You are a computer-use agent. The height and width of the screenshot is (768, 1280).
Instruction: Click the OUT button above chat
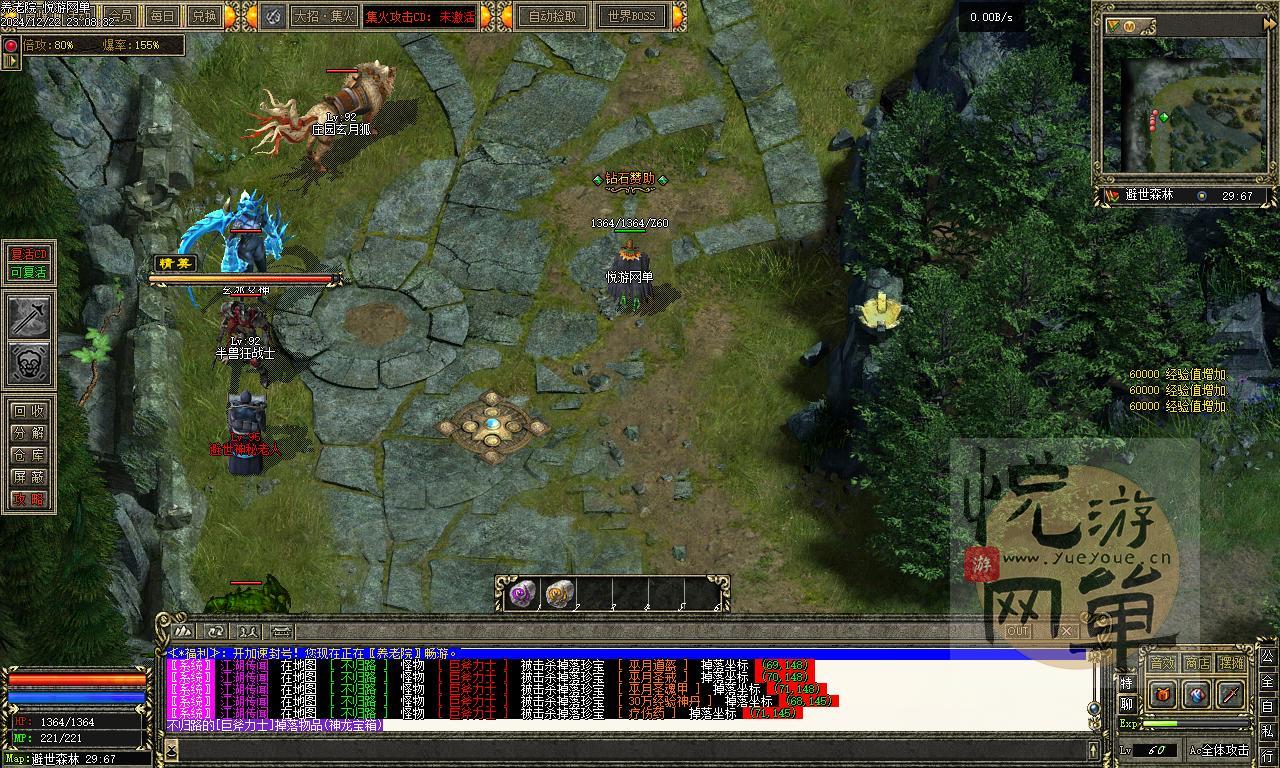coord(1018,631)
